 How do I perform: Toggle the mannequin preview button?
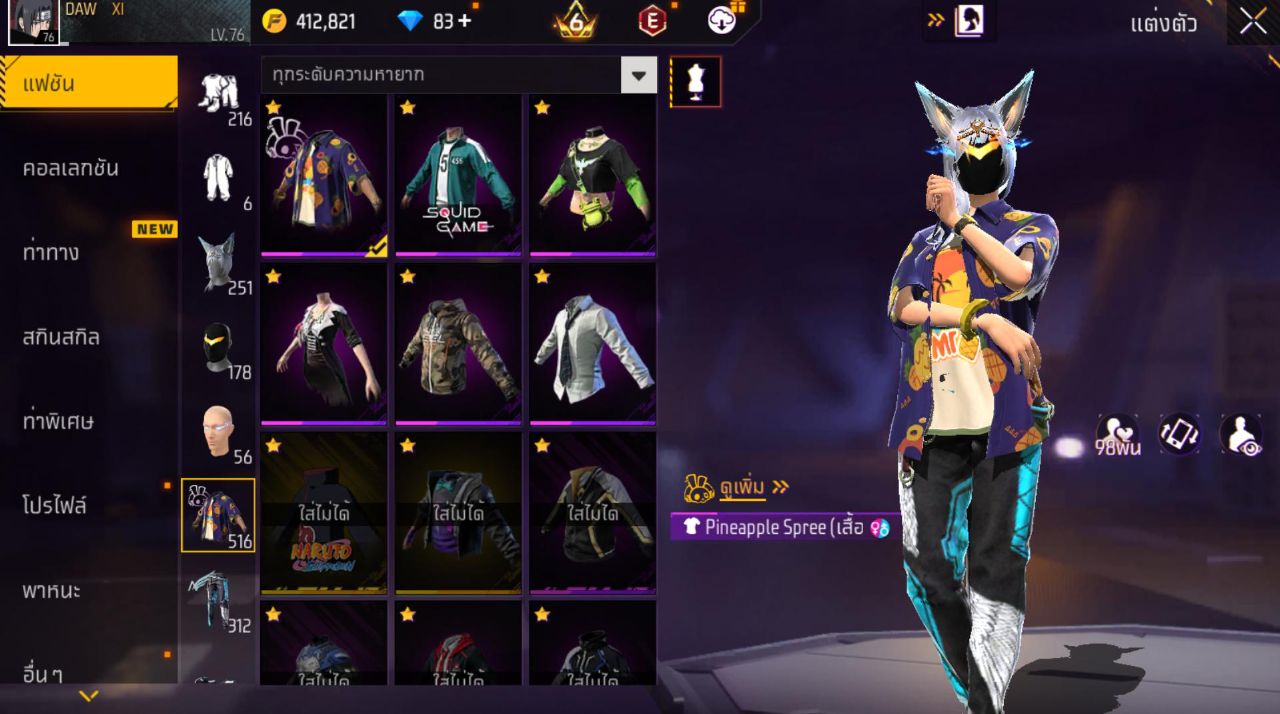point(695,81)
